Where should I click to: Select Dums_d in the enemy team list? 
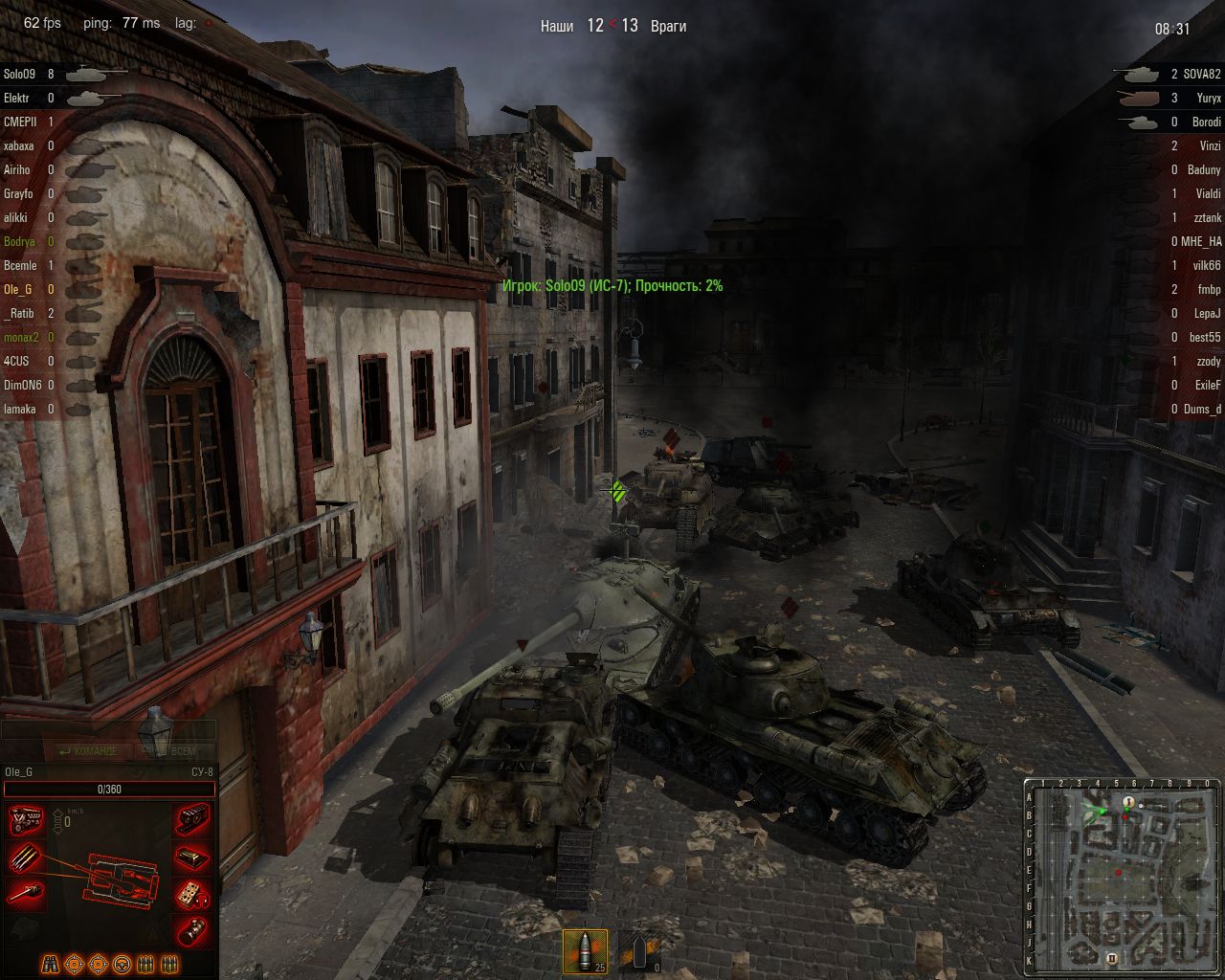[x=1202, y=409]
